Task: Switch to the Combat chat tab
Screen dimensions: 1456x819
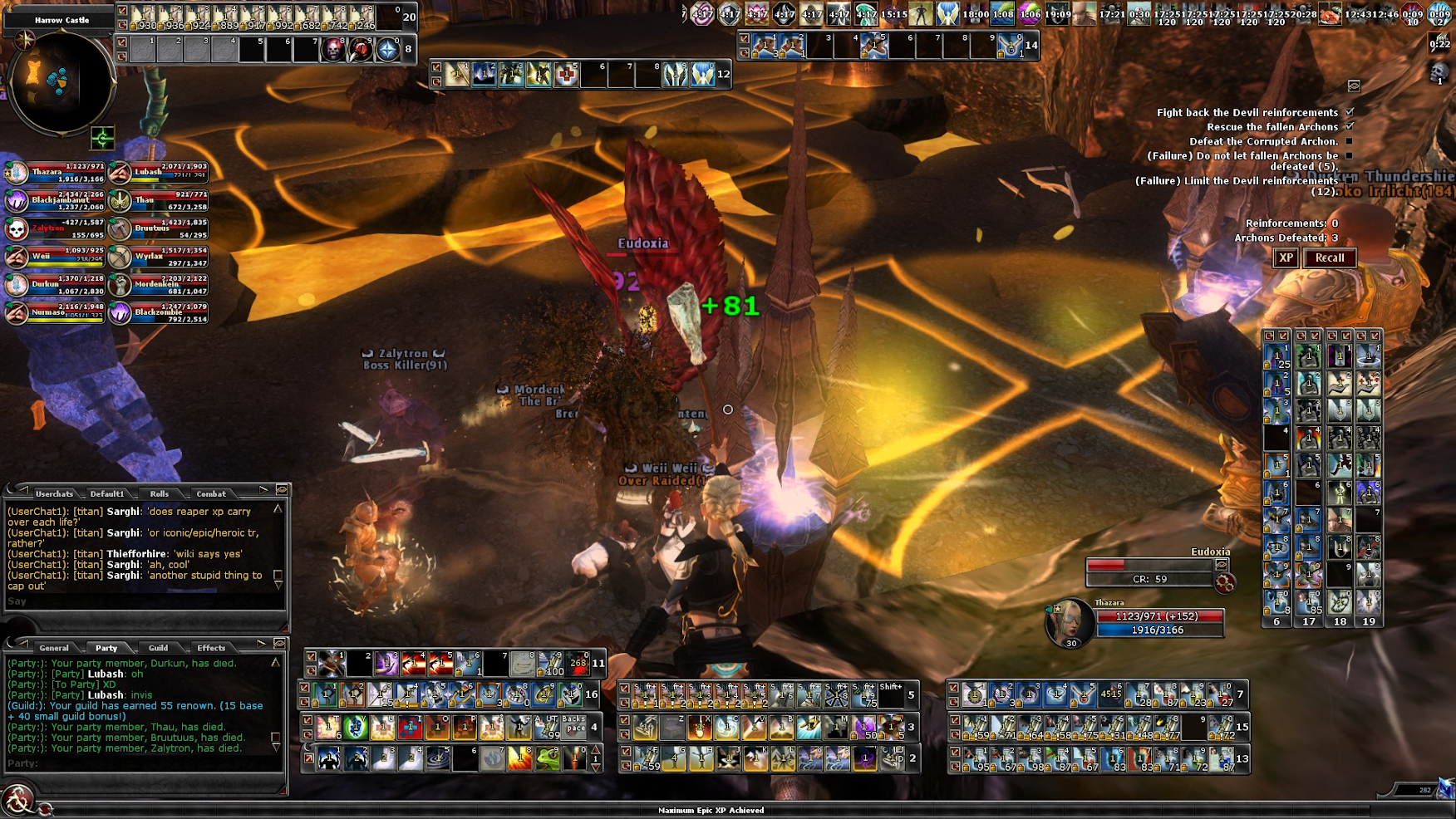Action: (x=211, y=493)
